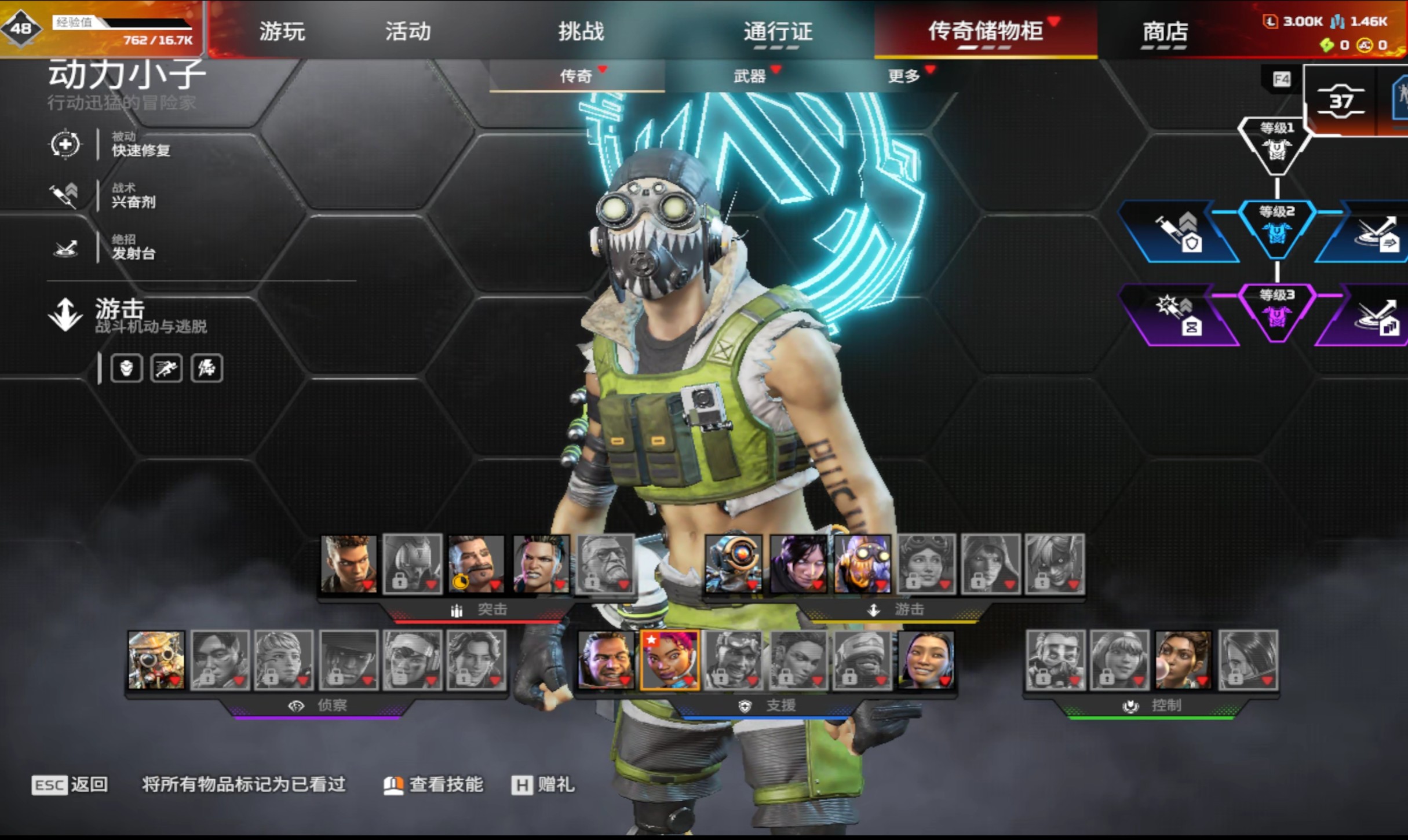This screenshot has height=840, width=1408.
Task: Open the 更多 sub-tab
Action: tap(904, 76)
